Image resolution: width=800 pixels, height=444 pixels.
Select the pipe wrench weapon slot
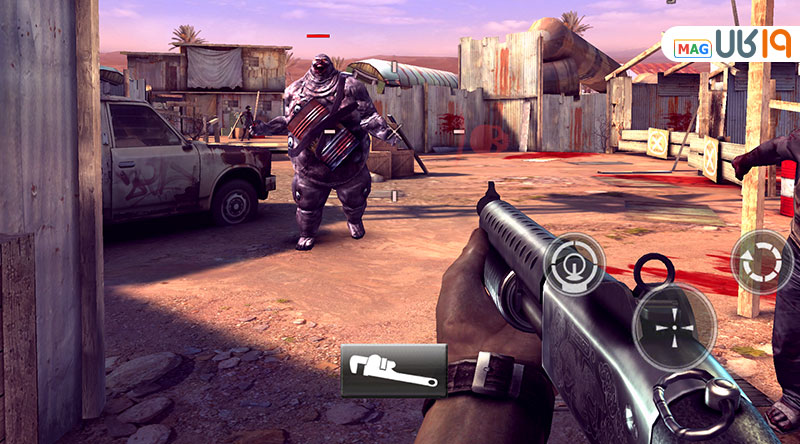coord(393,371)
